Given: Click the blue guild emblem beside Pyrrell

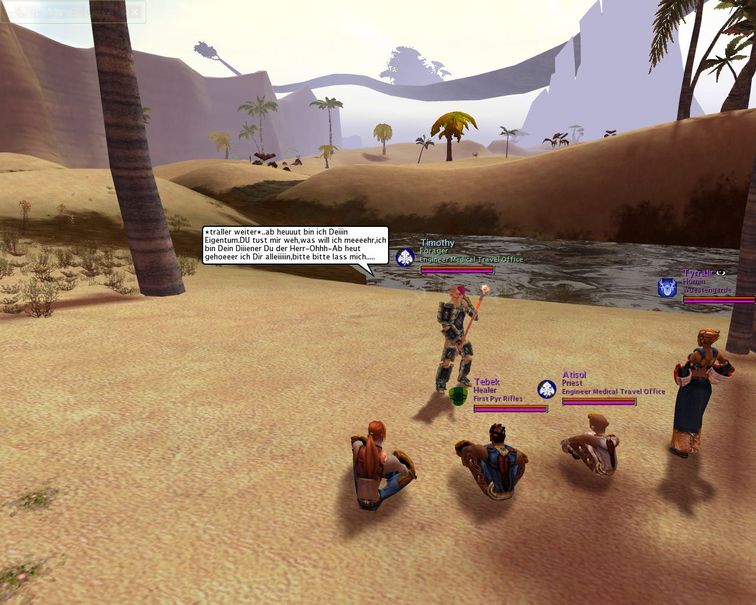Looking at the screenshot, I should pos(667,288).
